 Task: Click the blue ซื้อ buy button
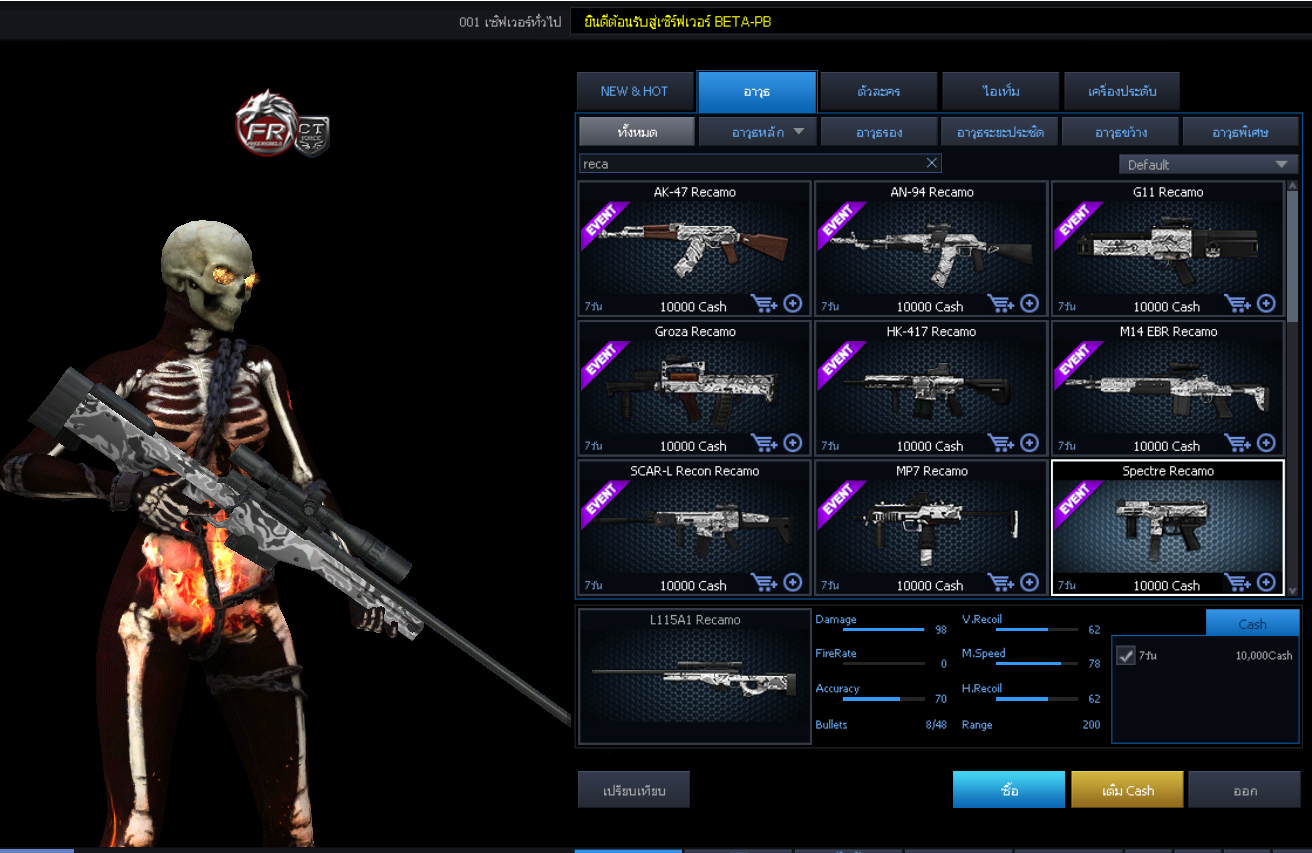pyautogui.click(x=1008, y=790)
